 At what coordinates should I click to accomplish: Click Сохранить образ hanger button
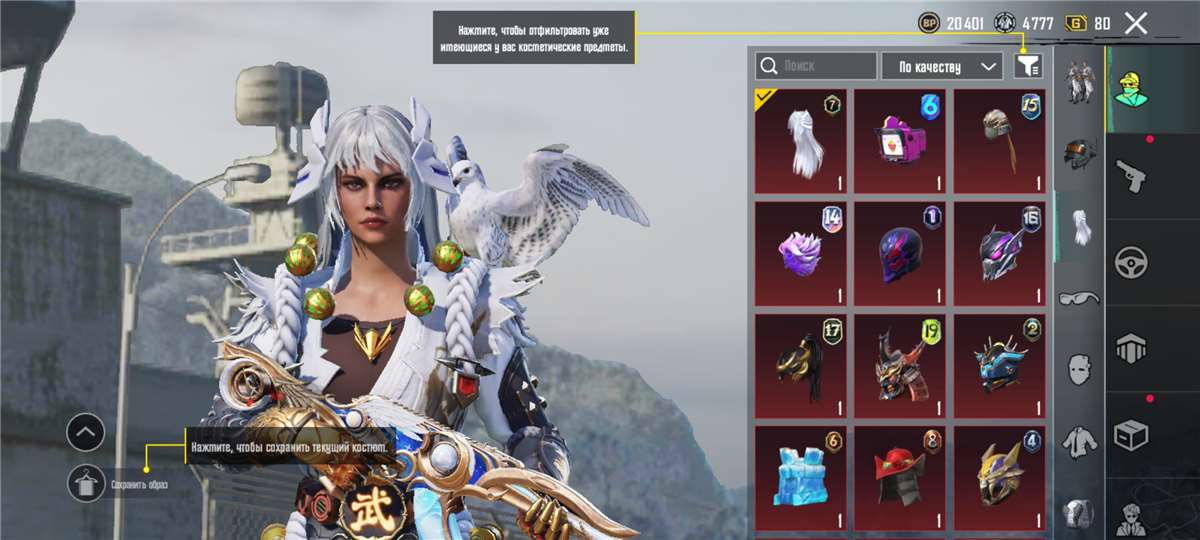[x=86, y=484]
